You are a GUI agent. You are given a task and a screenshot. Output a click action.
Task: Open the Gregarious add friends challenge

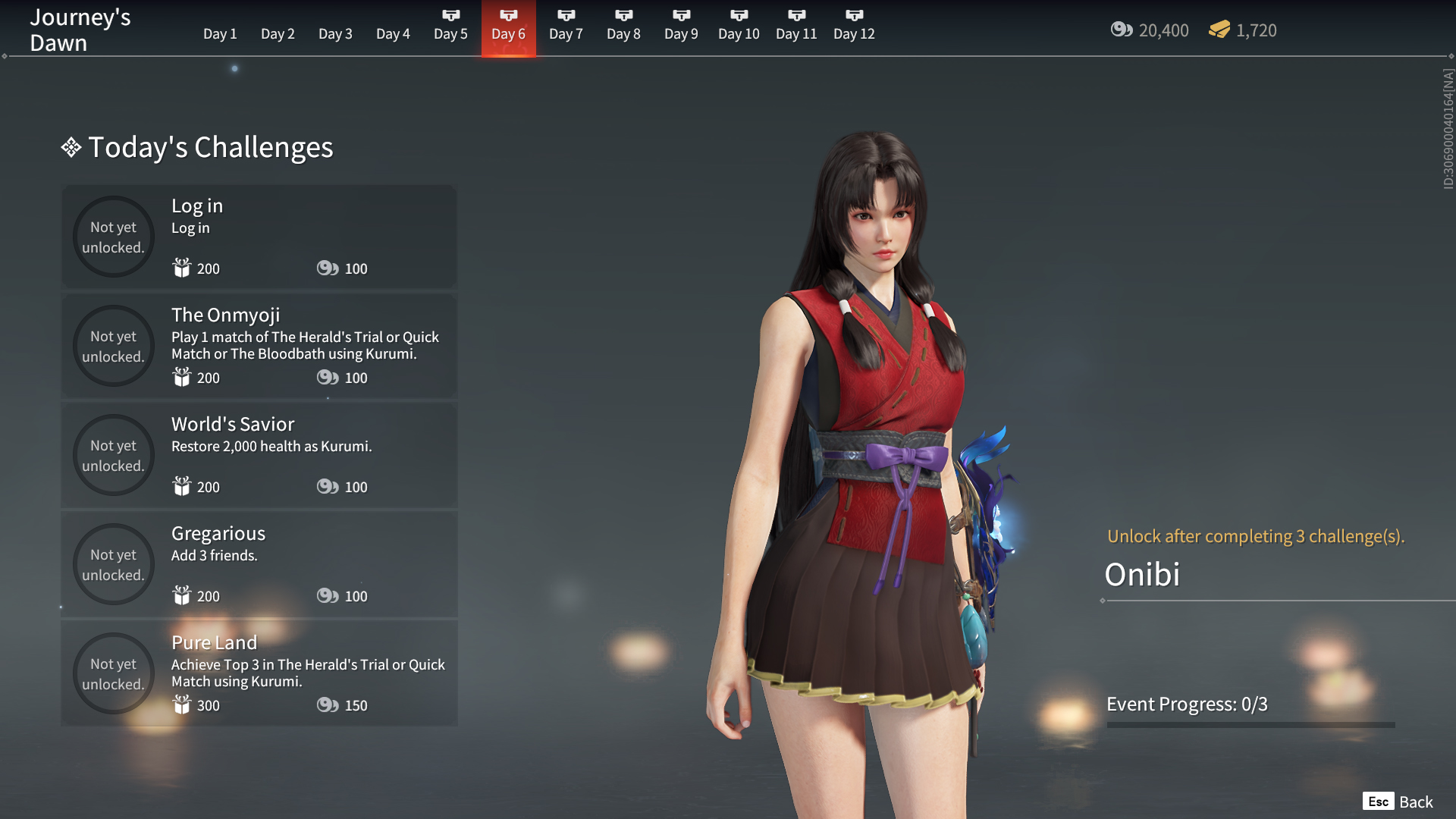point(259,564)
